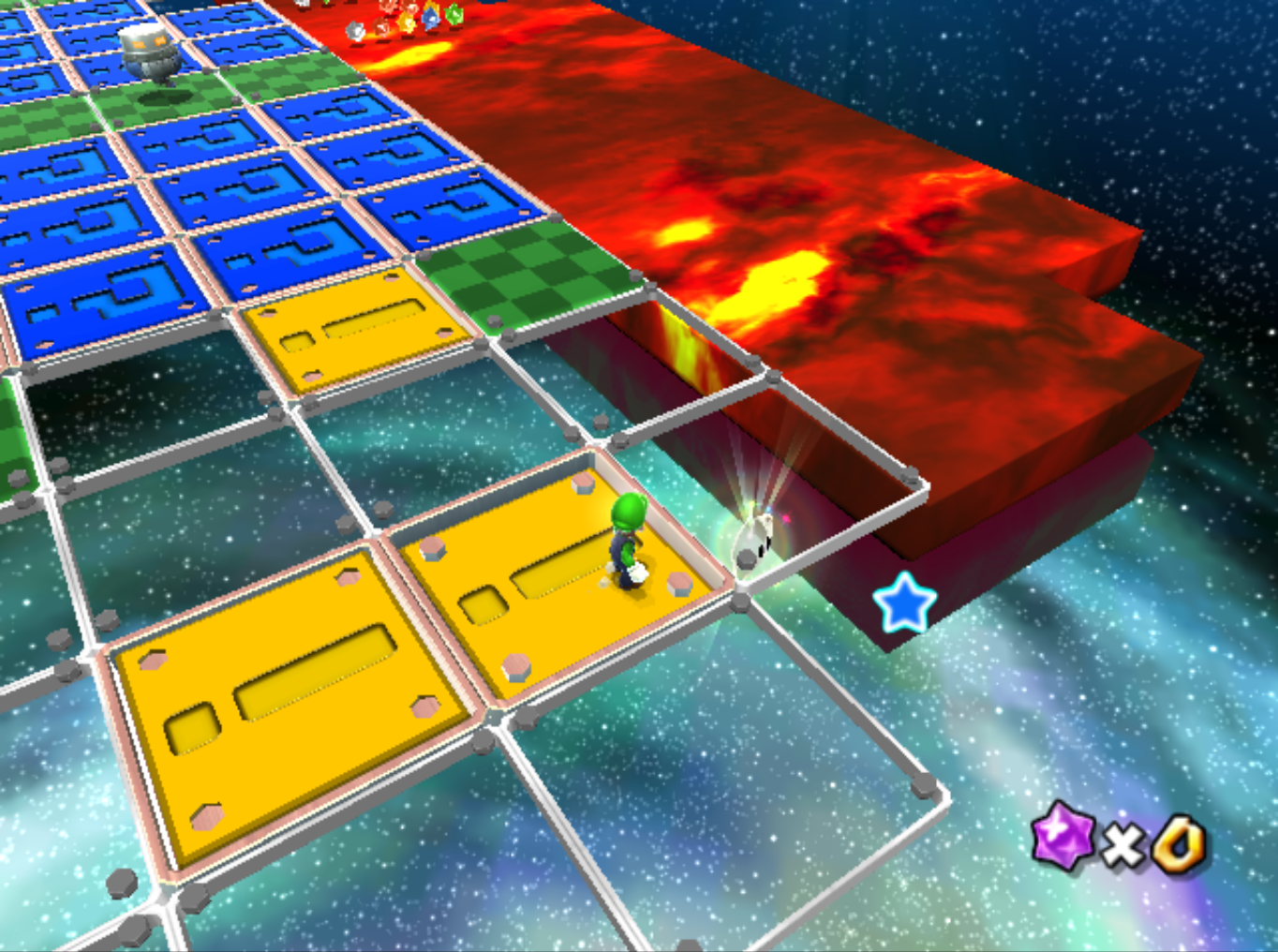1278x952 pixels.
Task: Click the orange Star Bit on the lava field
Action: coord(407,23)
